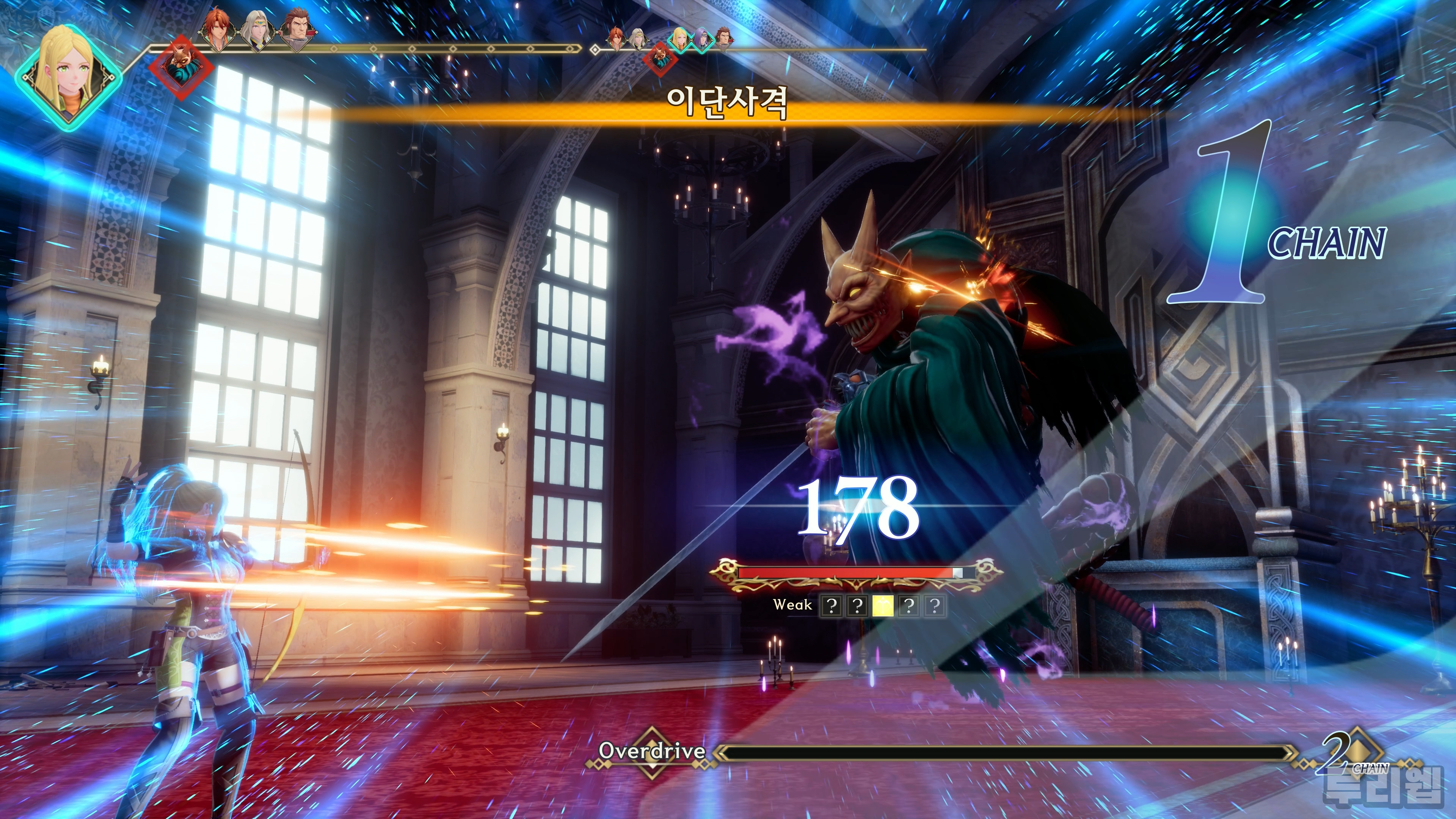Inspect the revealed yellow bow weakness icon
This screenshot has height=819, width=1456.
[883, 606]
